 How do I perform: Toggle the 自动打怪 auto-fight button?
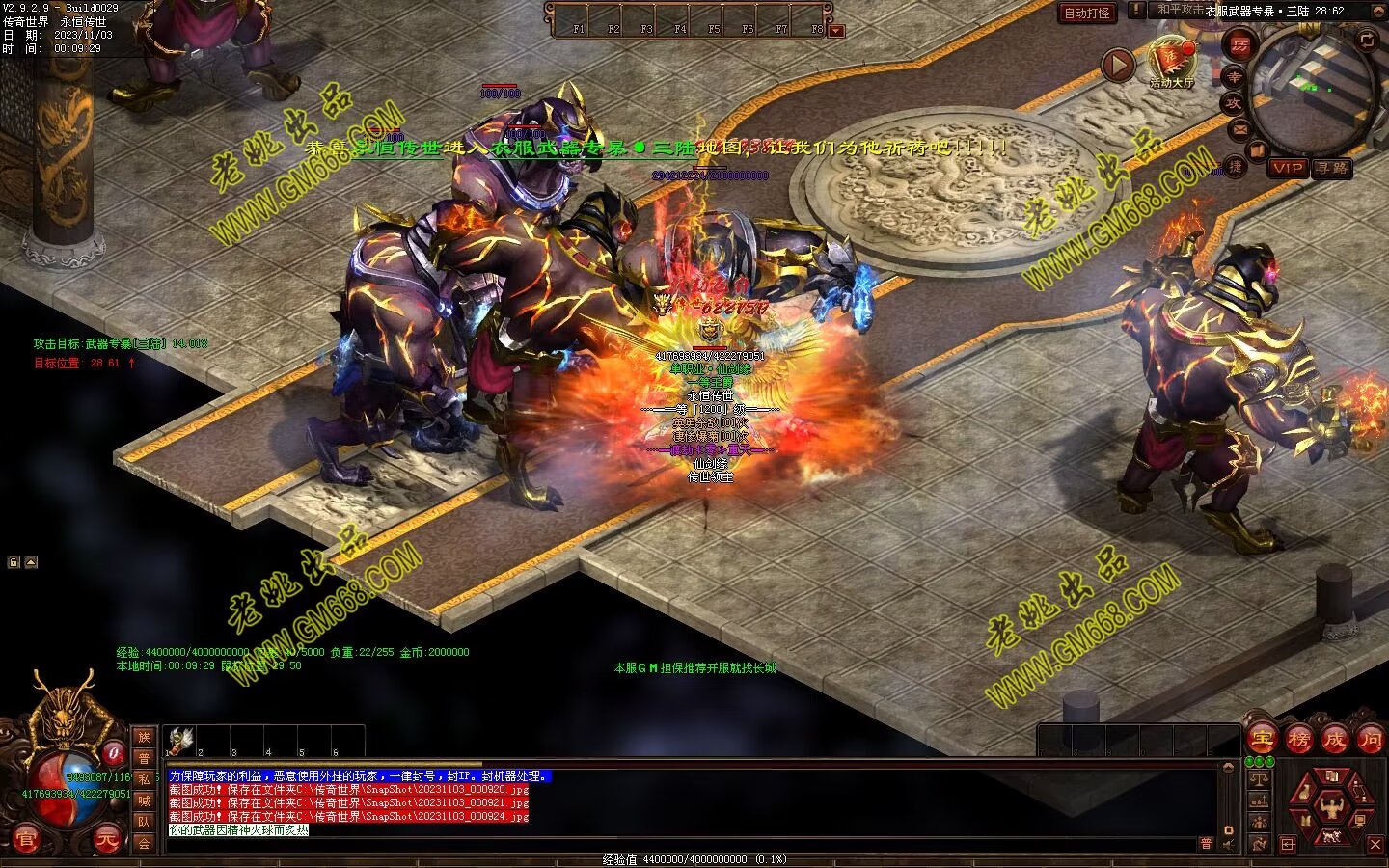tap(1087, 14)
